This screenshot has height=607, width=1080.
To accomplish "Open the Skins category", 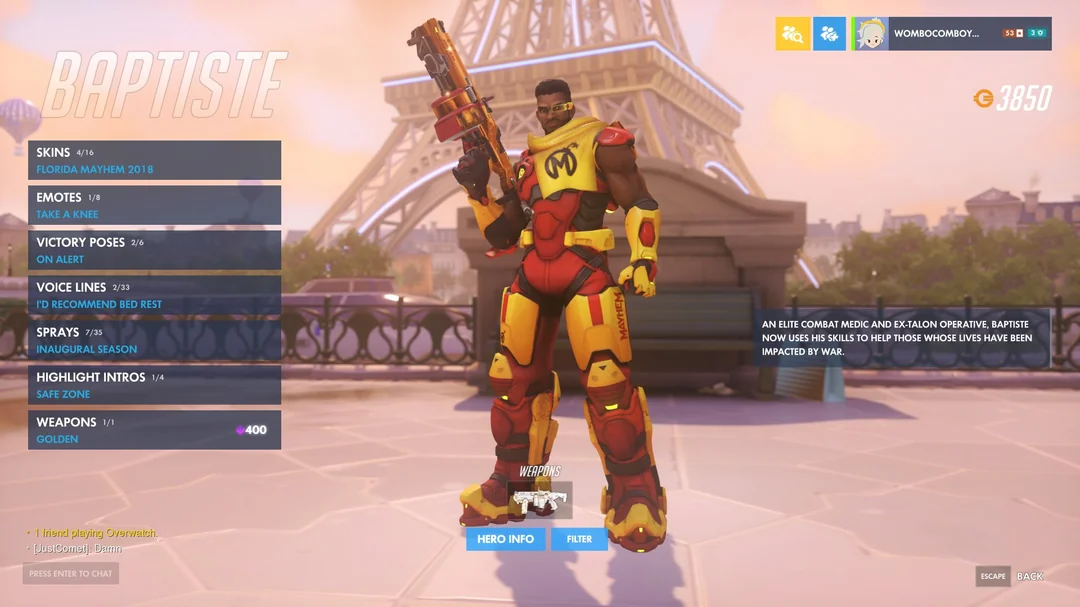I will pos(154,160).
